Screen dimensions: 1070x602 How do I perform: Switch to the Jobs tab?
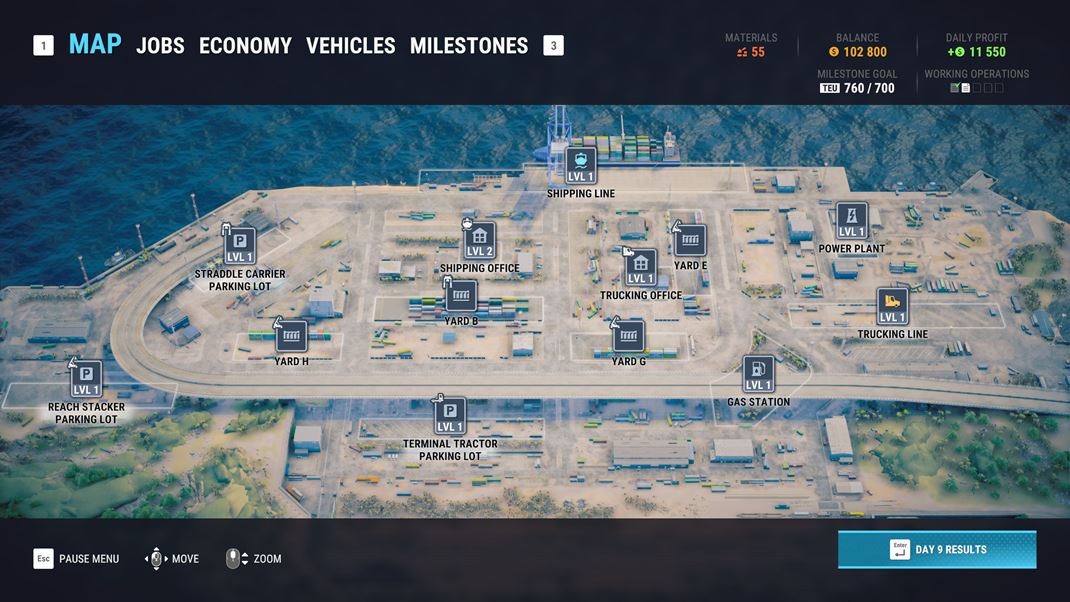tap(160, 46)
